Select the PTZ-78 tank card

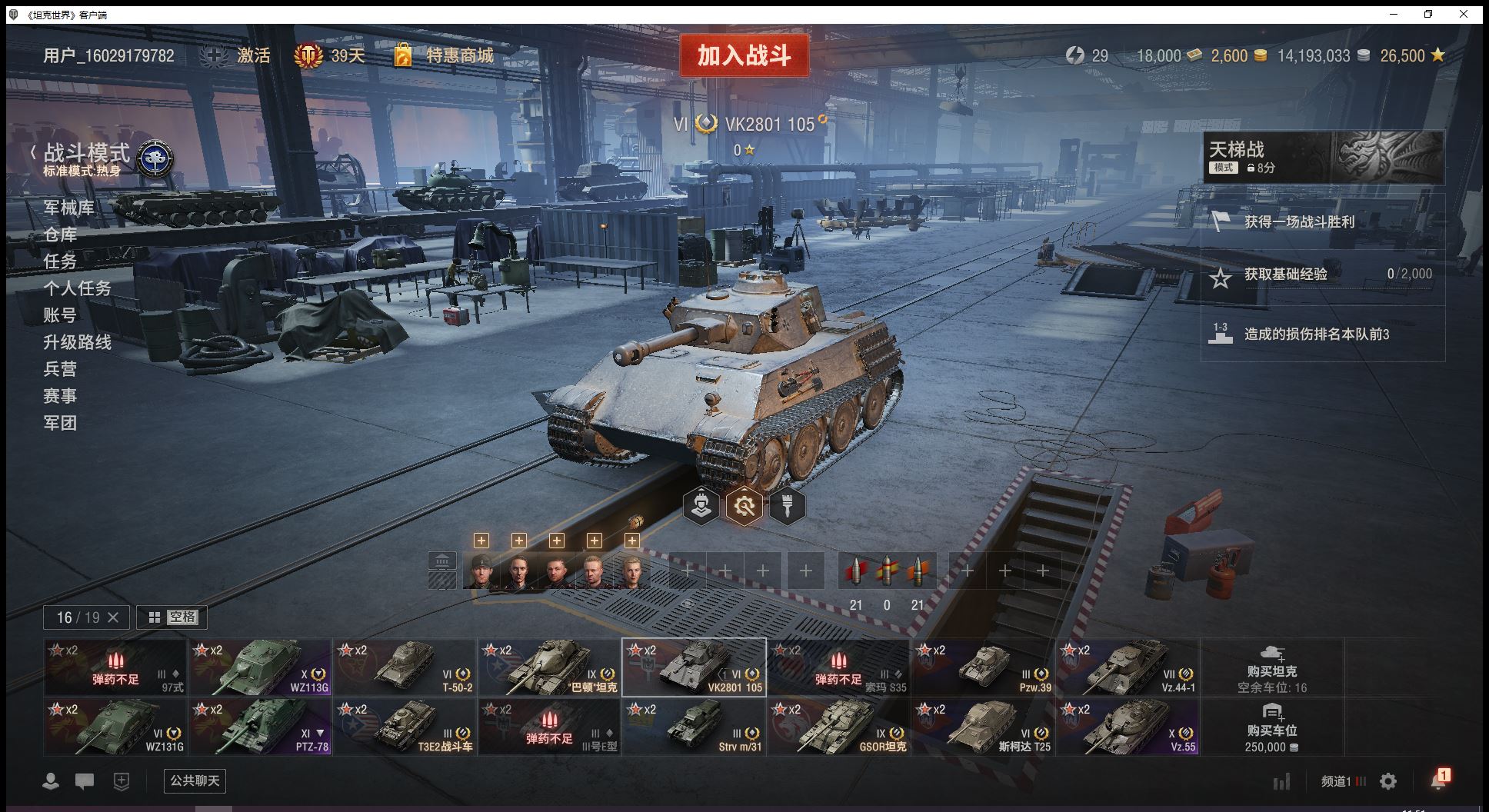(x=261, y=726)
